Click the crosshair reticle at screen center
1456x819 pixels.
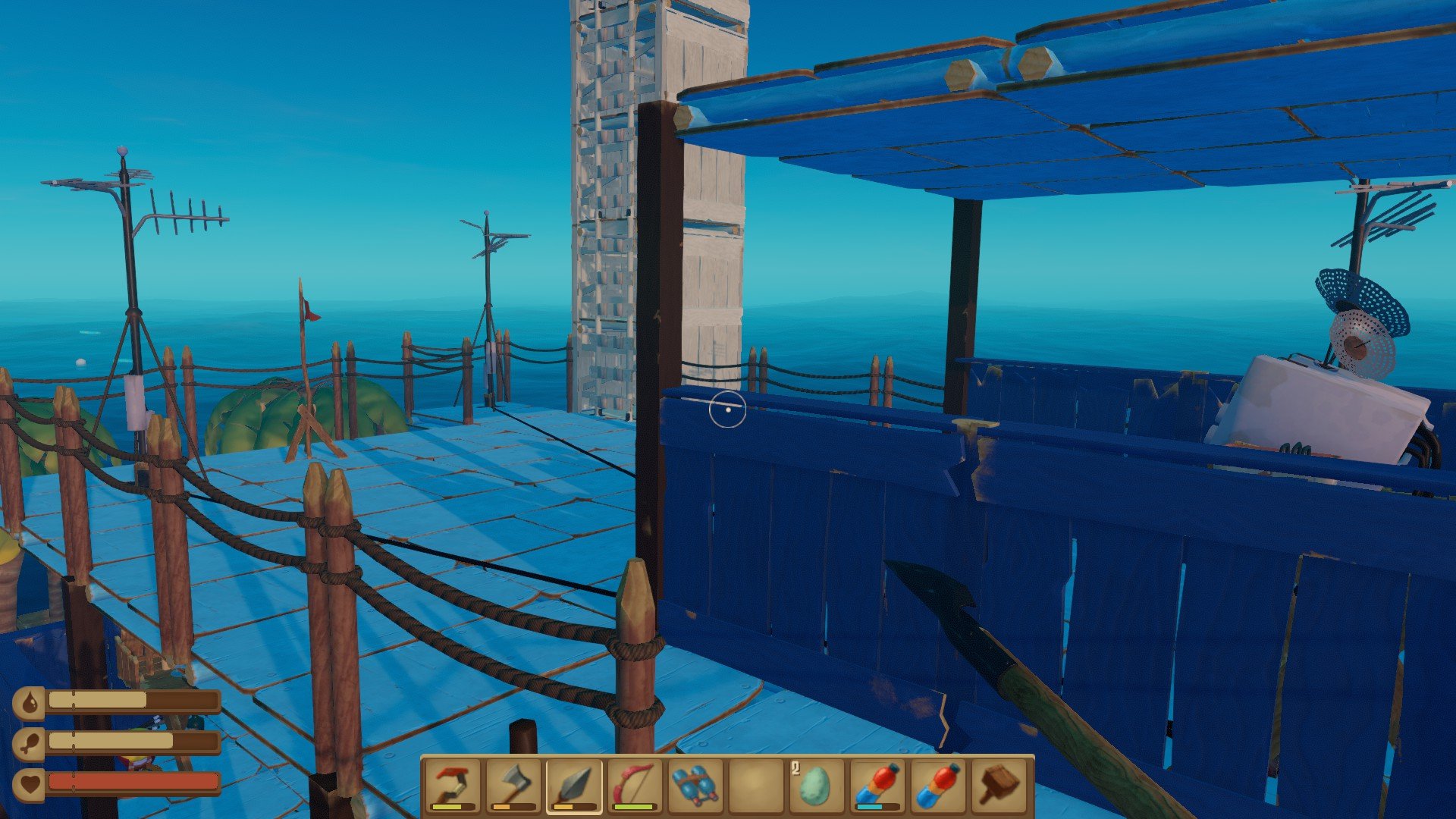point(727,409)
